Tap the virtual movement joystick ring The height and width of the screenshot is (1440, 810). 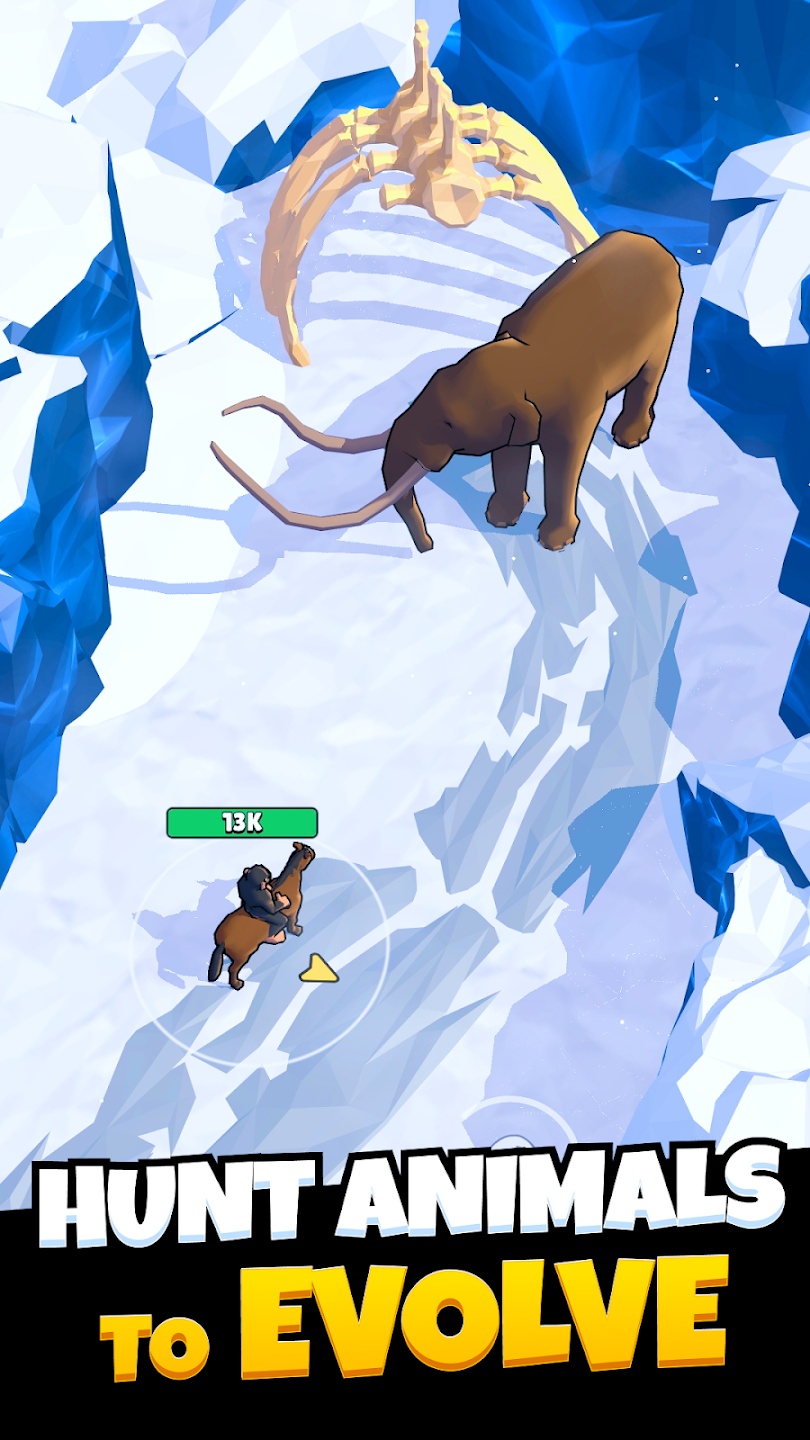[511, 1127]
